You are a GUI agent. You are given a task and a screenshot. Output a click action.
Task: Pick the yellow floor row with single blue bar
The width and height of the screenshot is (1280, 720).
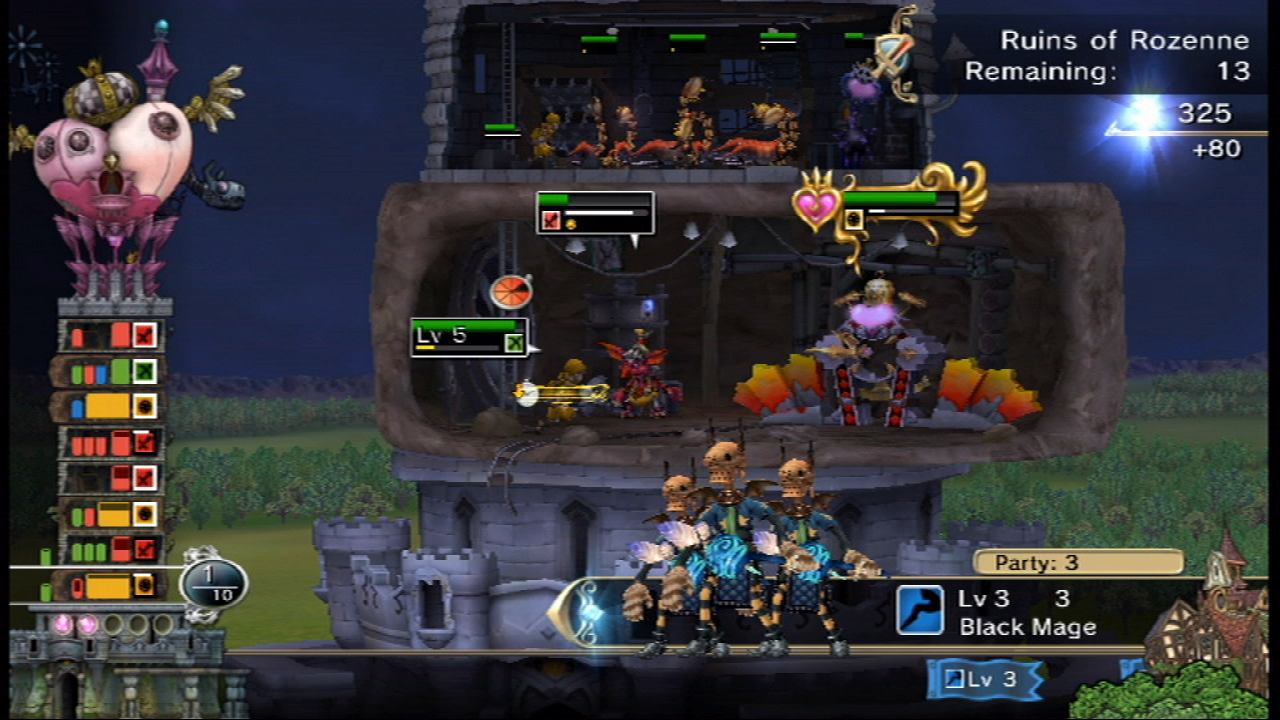coord(112,406)
